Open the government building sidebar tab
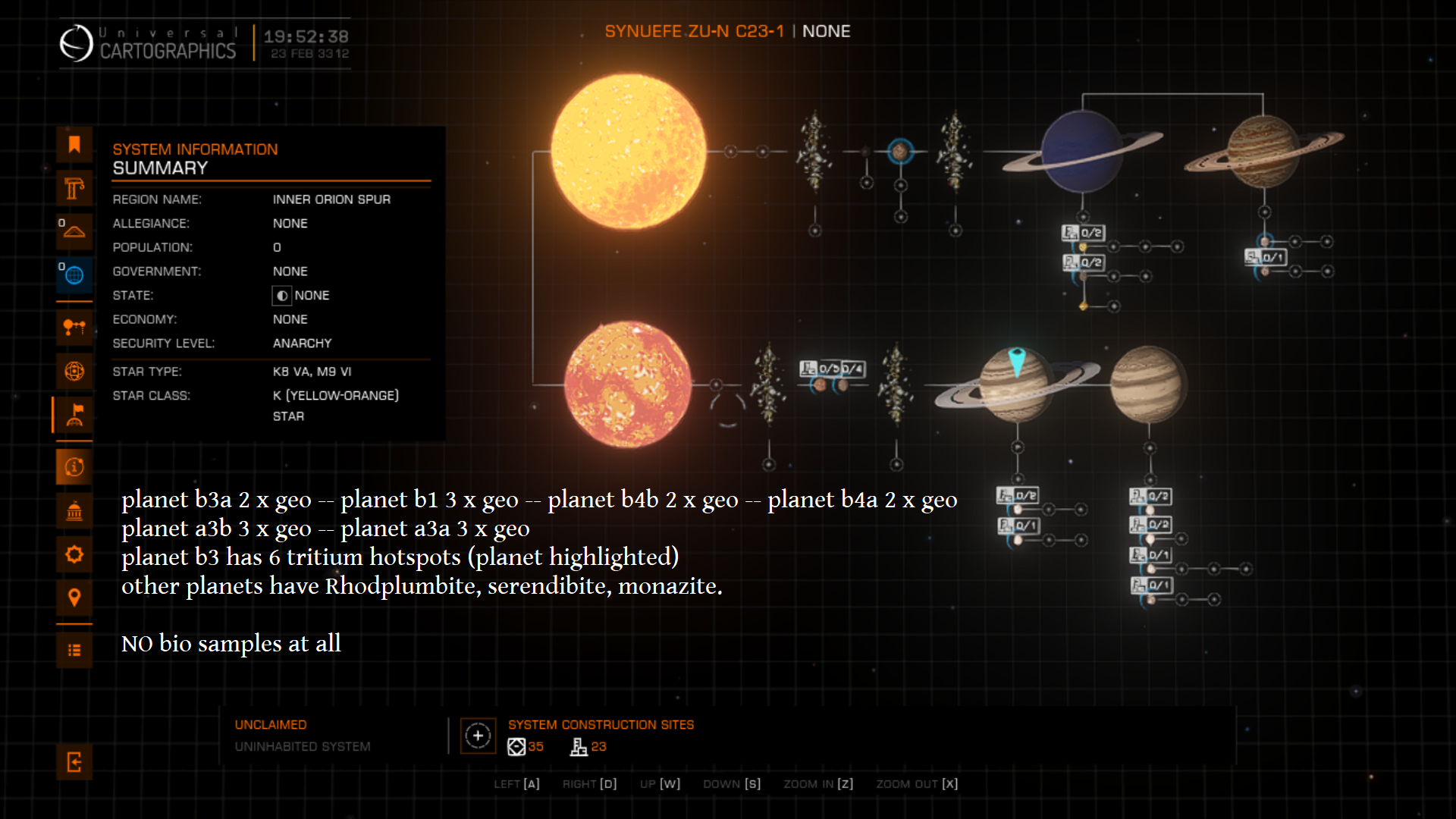 74,511
